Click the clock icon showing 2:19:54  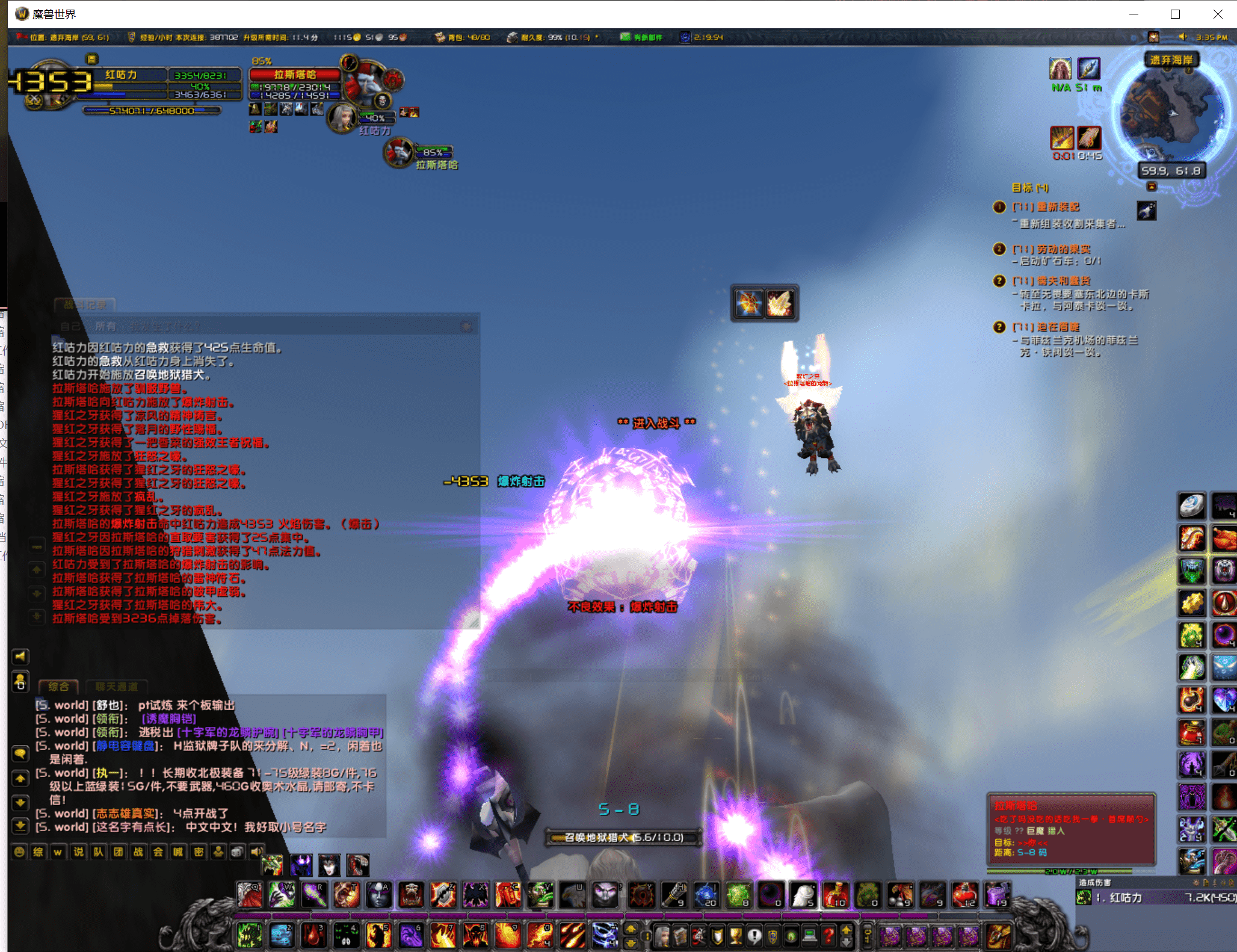point(684,37)
